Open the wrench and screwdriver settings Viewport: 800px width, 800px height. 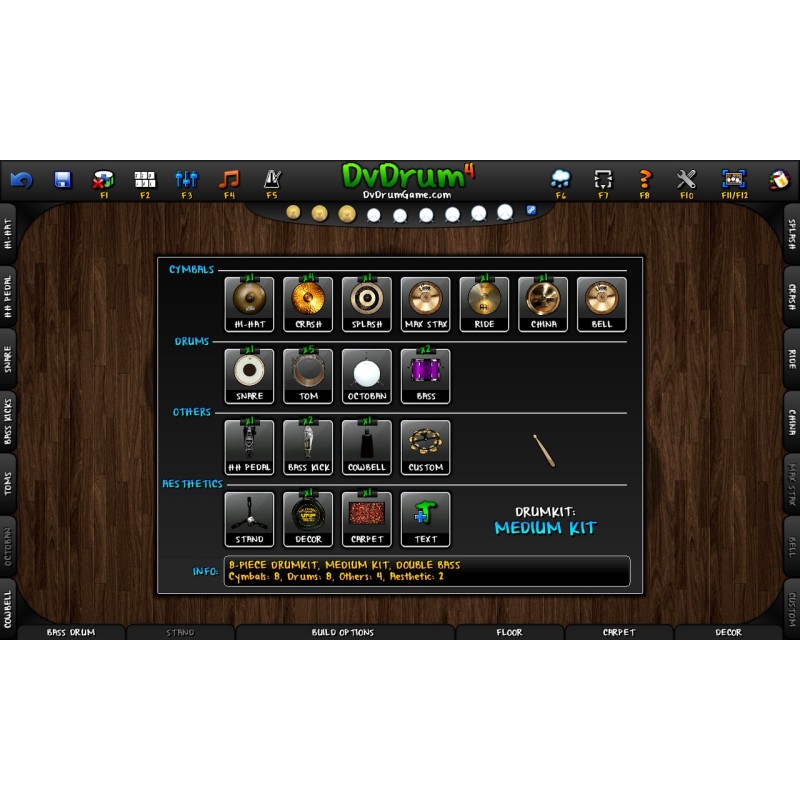[x=686, y=180]
